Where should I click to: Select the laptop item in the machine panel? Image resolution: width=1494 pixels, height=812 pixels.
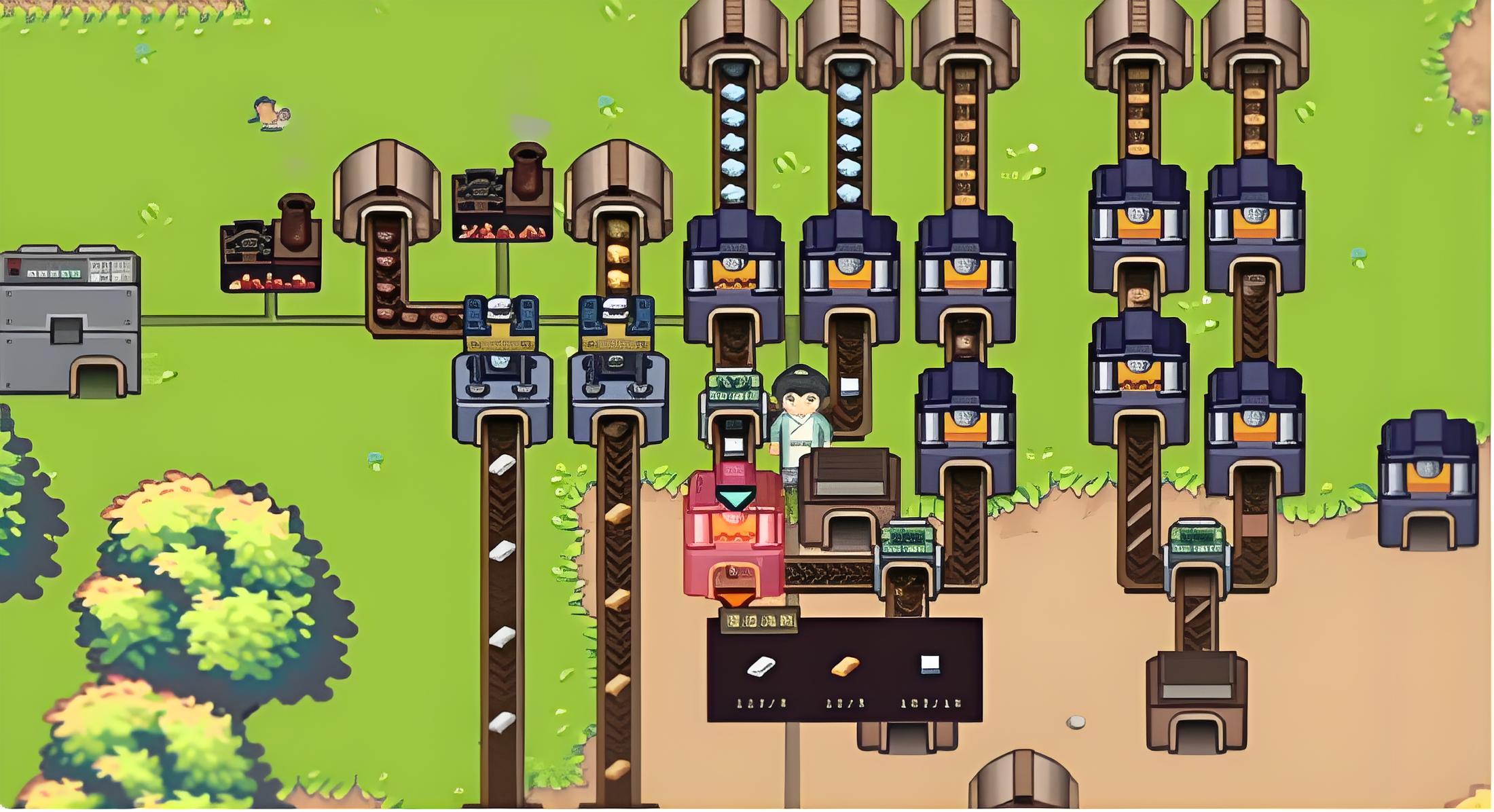click(930, 664)
